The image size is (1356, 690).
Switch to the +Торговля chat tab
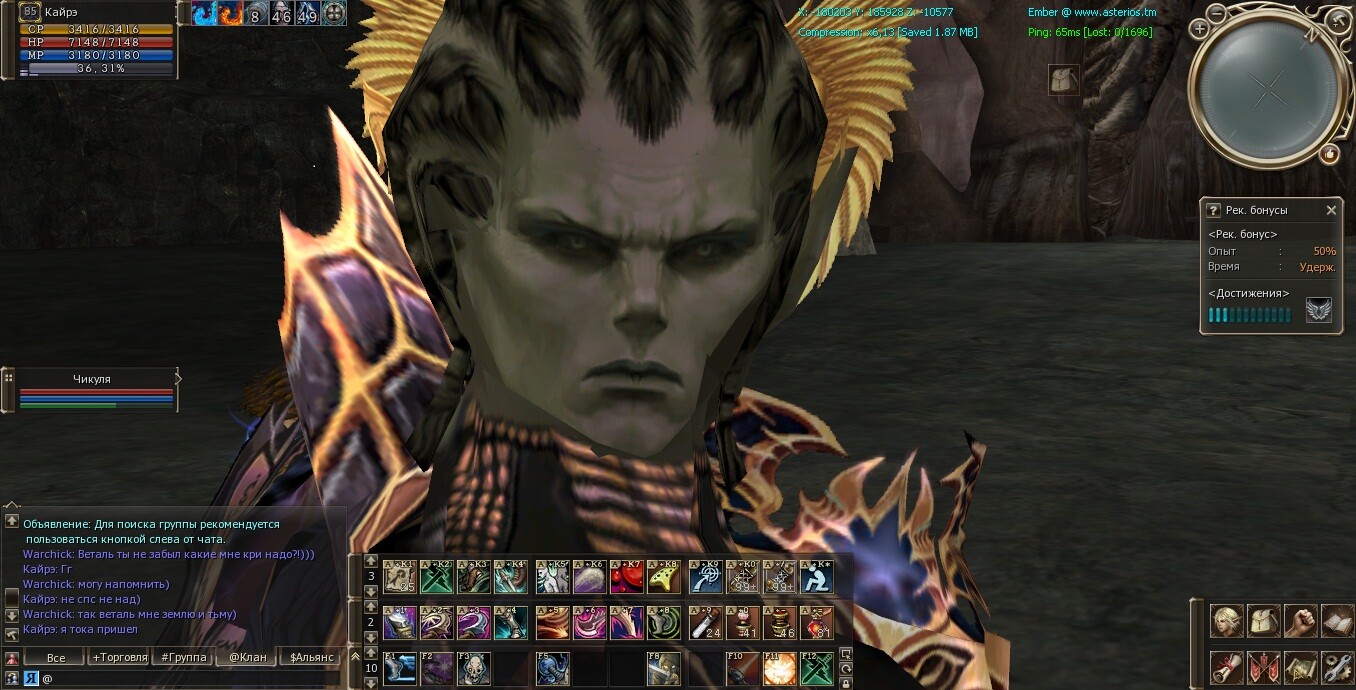click(x=119, y=657)
